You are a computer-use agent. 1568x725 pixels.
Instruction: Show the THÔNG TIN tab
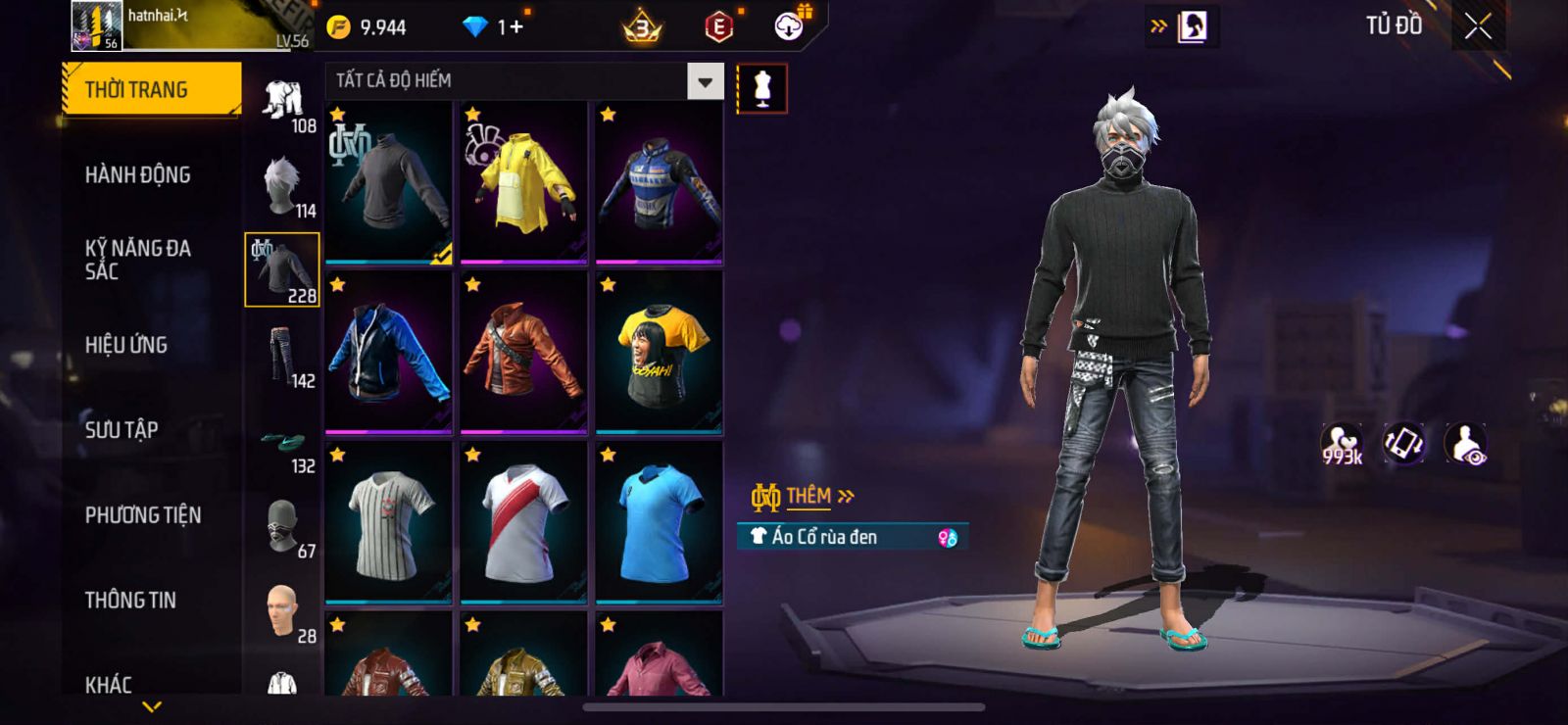tap(130, 601)
